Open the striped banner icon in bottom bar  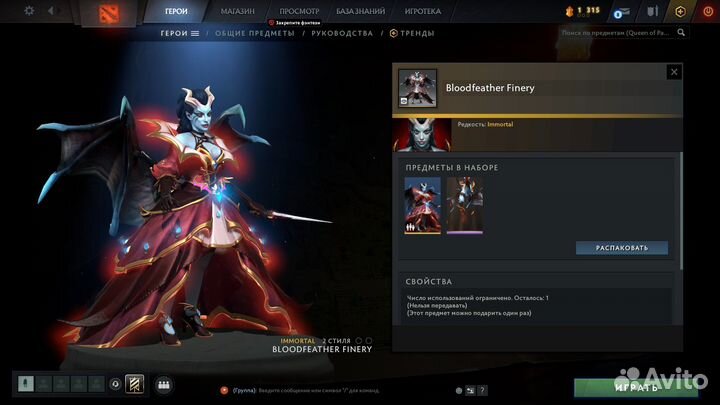[134, 383]
